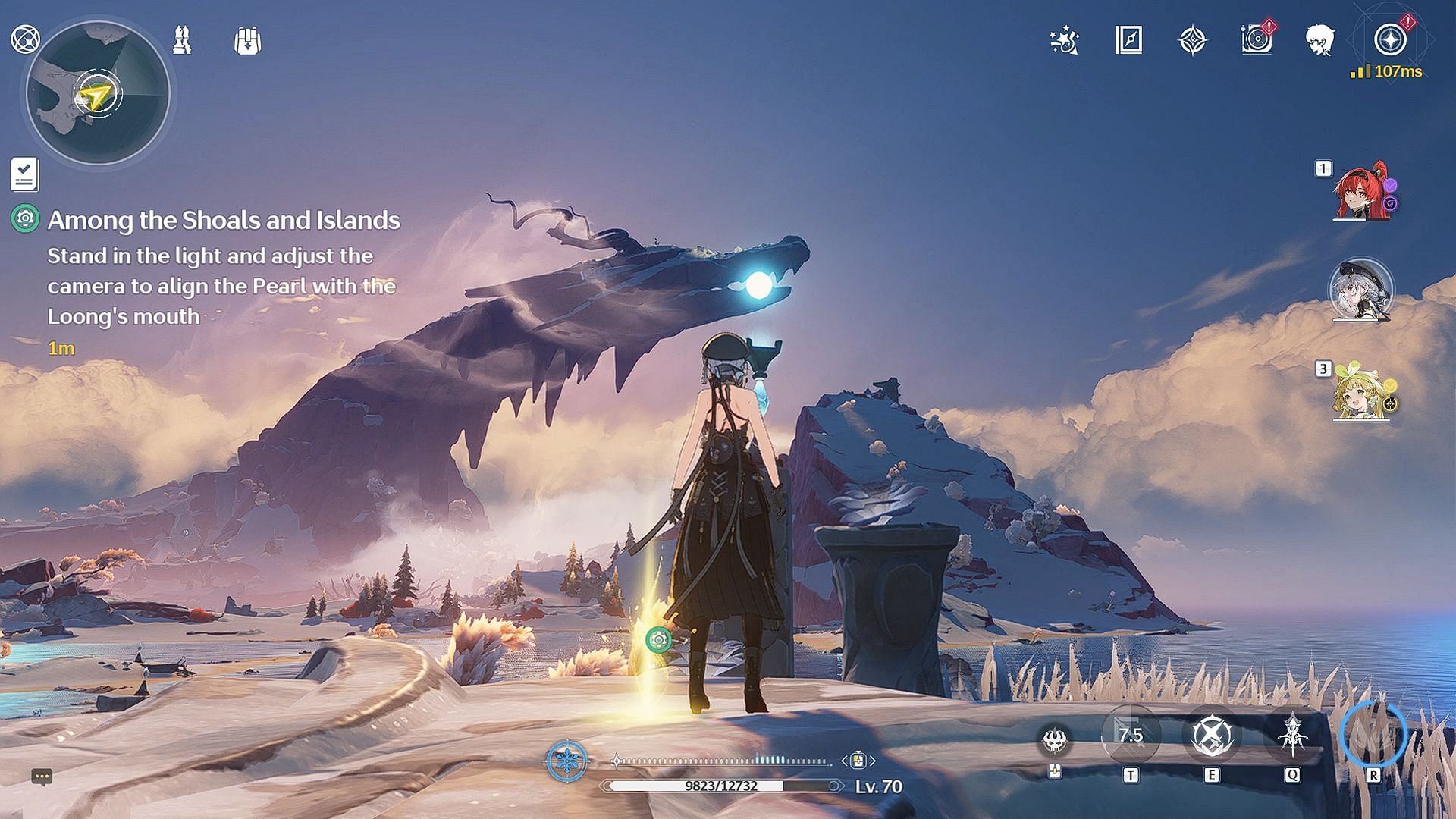The height and width of the screenshot is (819, 1456).
Task: Activate the resonance skill crossed icon
Action: (1211, 735)
